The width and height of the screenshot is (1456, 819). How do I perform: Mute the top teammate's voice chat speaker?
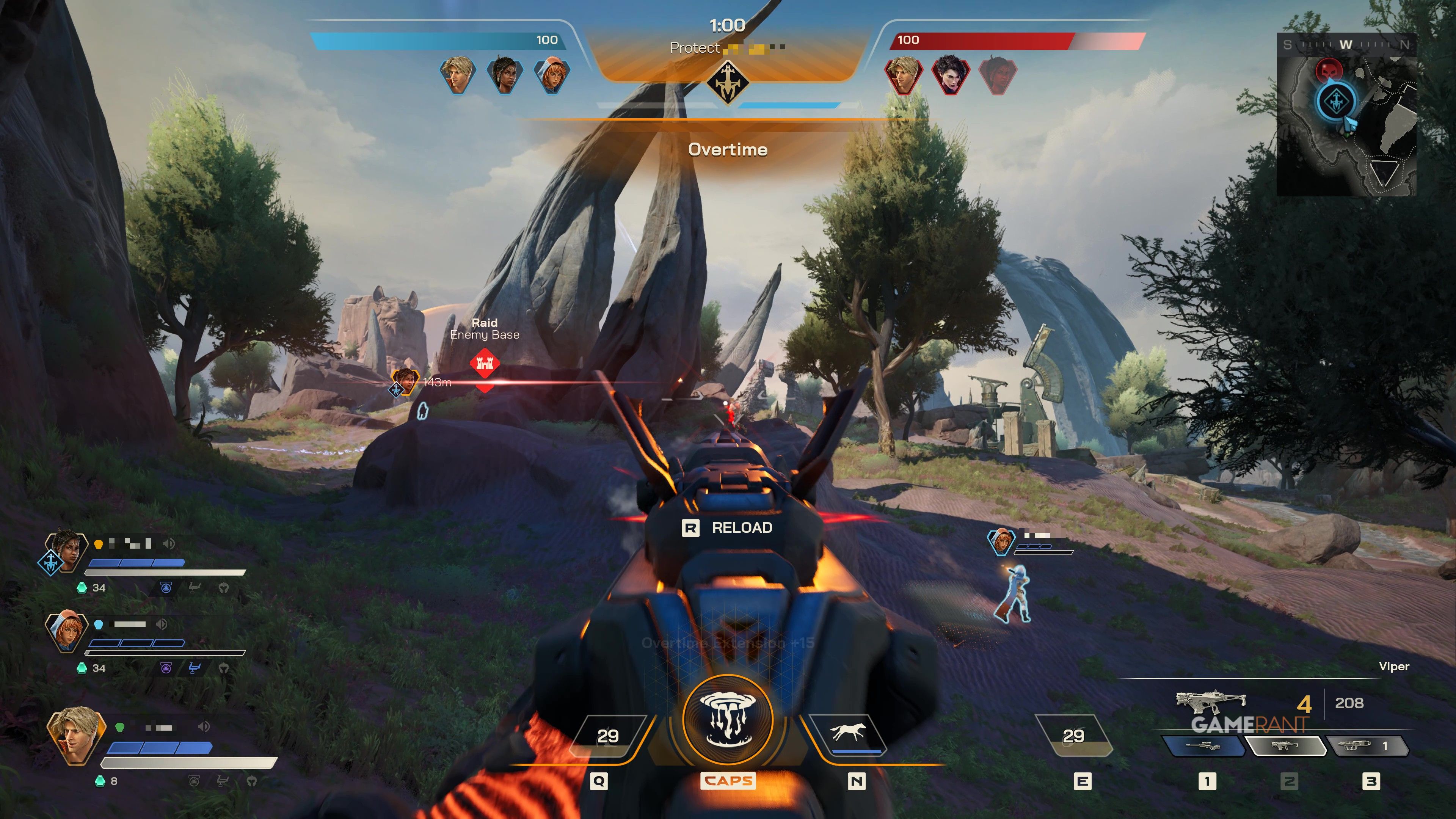(x=169, y=543)
